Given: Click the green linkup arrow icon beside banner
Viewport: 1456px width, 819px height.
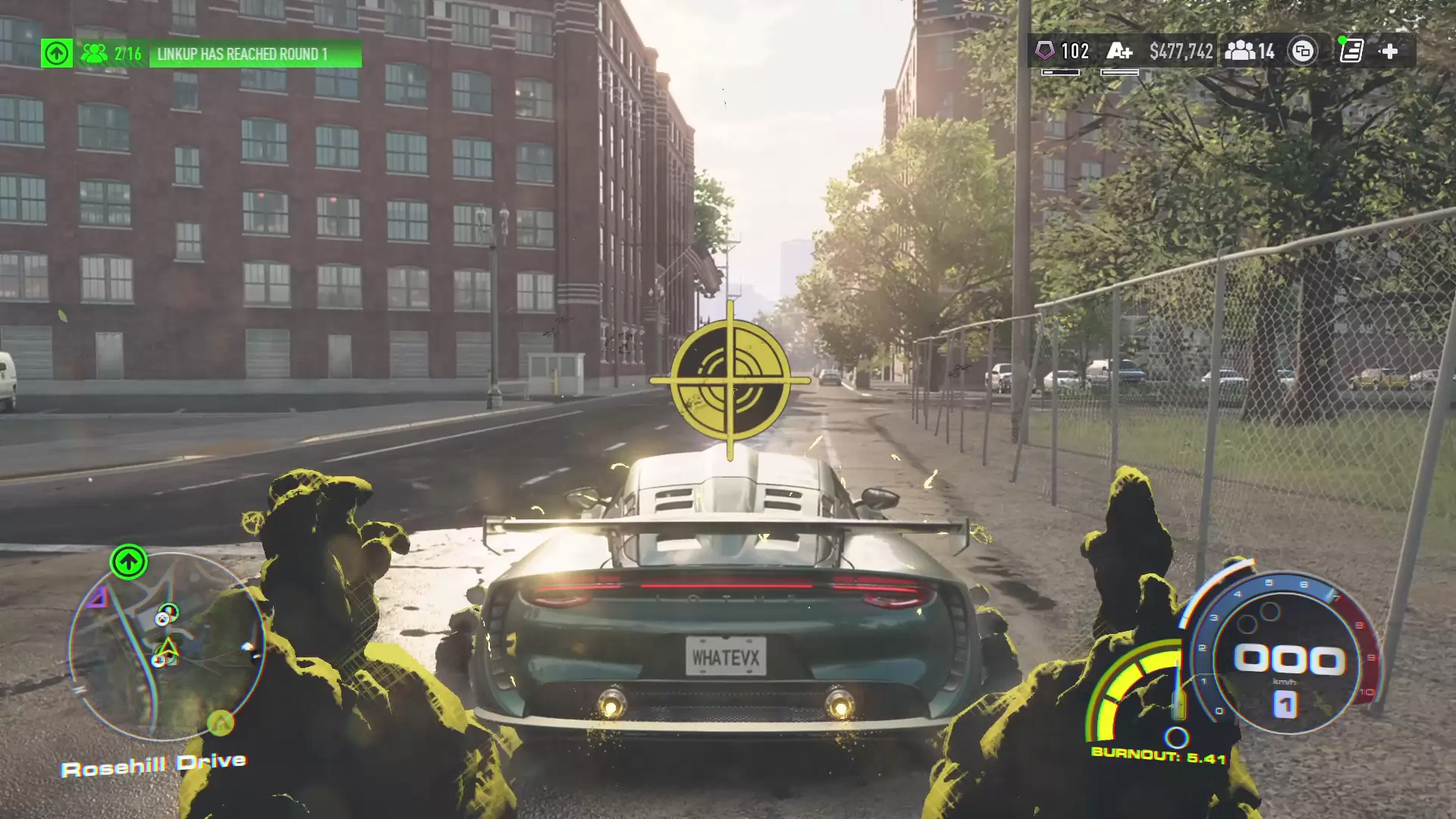Looking at the screenshot, I should tap(57, 53).
